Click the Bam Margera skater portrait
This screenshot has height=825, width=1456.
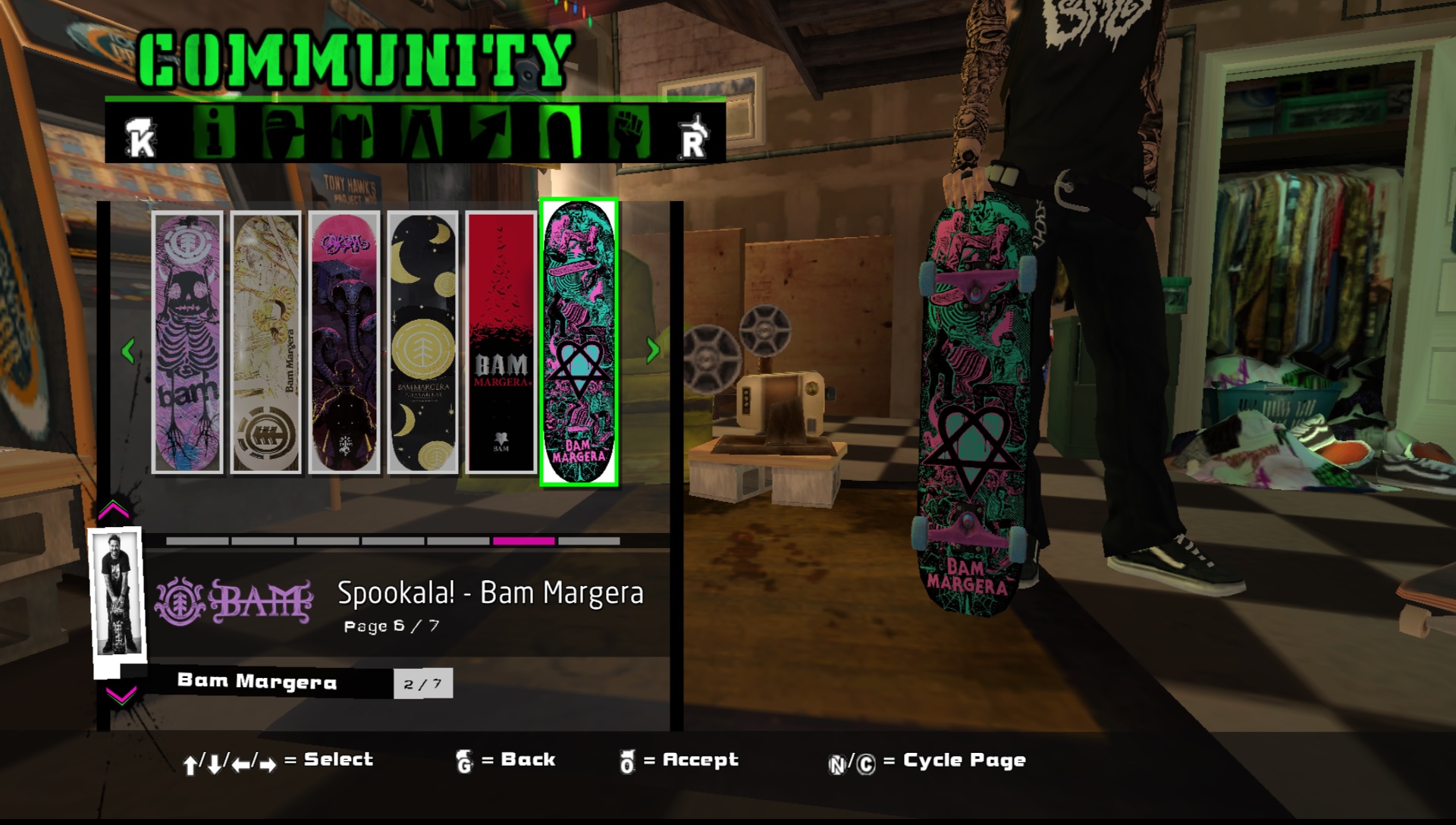117,594
